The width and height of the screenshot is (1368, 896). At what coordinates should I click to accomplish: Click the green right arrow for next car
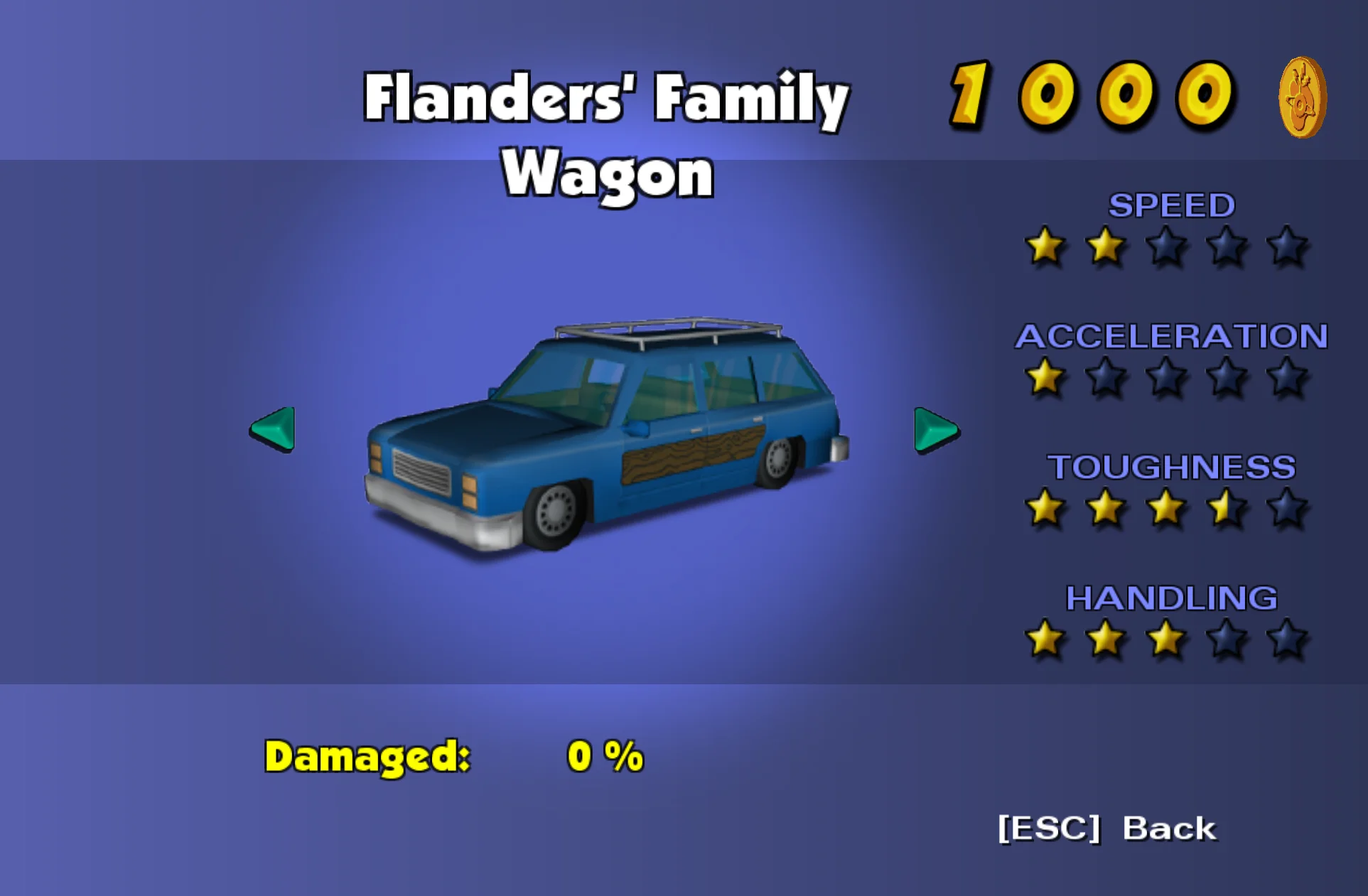[x=935, y=431]
